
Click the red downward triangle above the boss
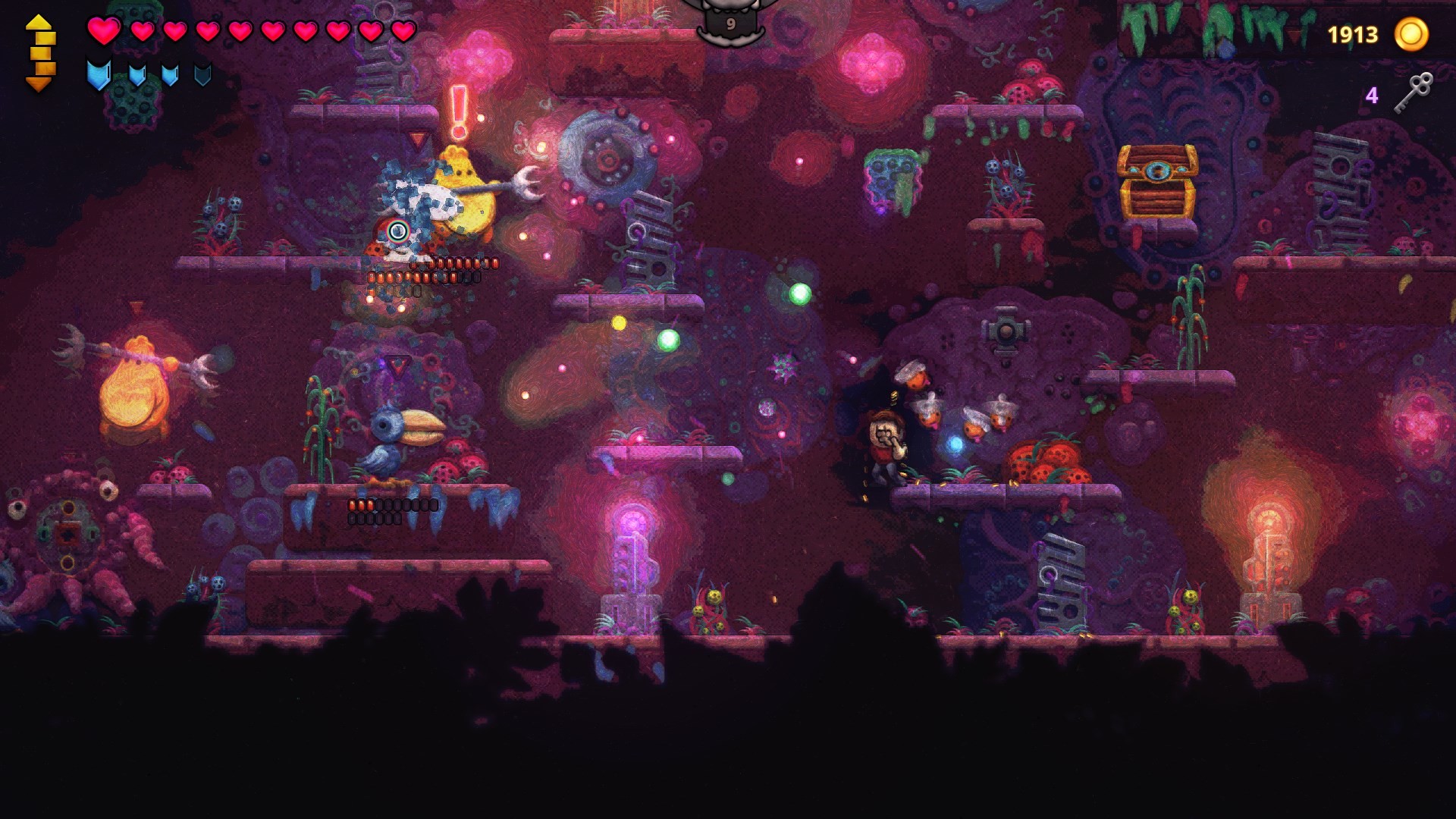[416, 139]
